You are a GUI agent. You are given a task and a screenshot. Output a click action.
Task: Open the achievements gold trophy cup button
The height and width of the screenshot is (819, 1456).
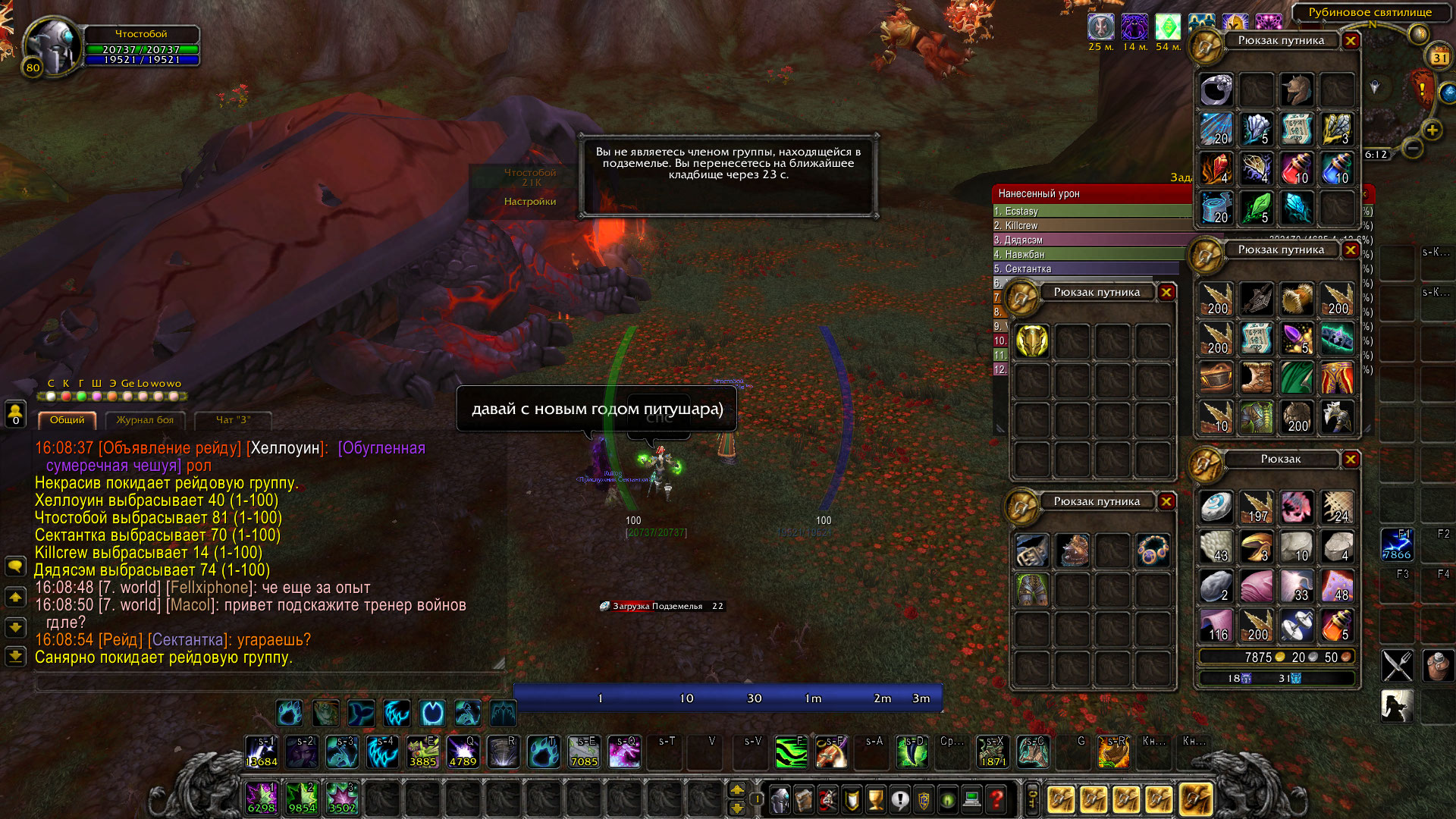coord(876,799)
